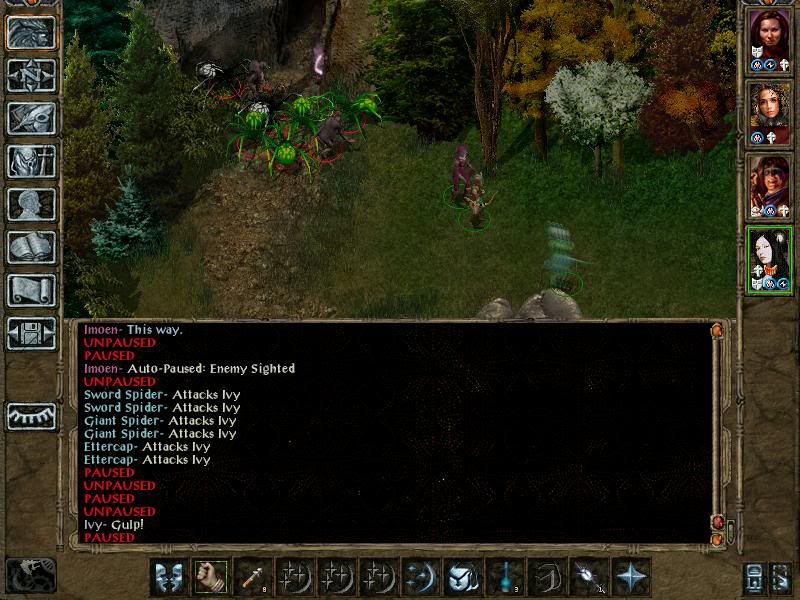800x600 pixels.
Task: Open the mage spellbook
Action: click(31, 247)
